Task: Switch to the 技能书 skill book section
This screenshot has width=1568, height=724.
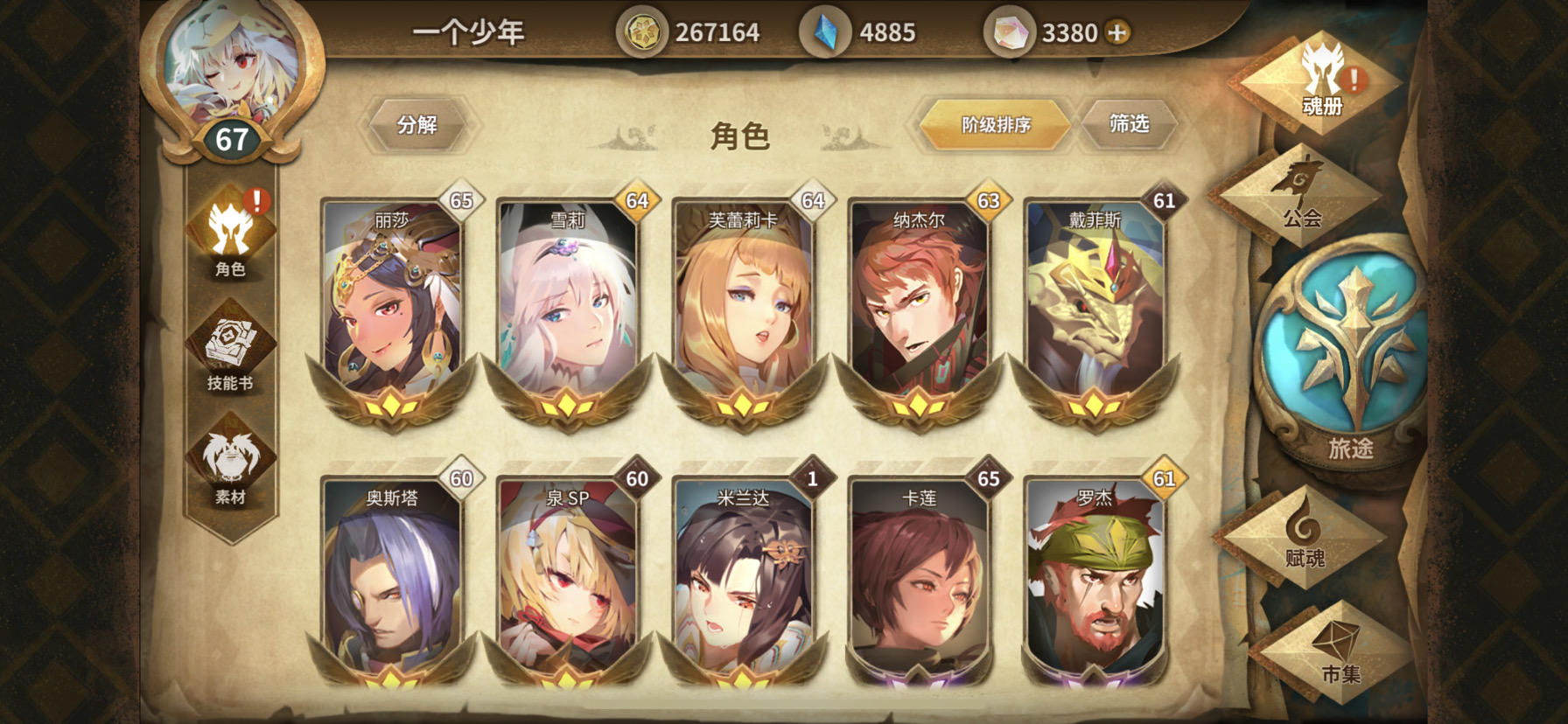Action: pos(231,350)
